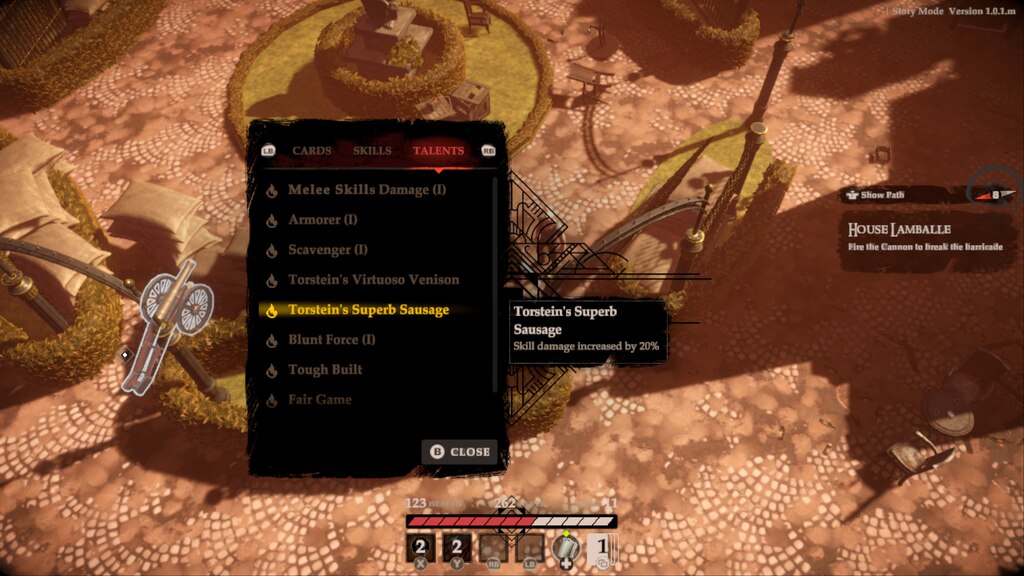Select the Tough Built talent
Viewport: 1024px width, 576px height.
tap(325, 370)
